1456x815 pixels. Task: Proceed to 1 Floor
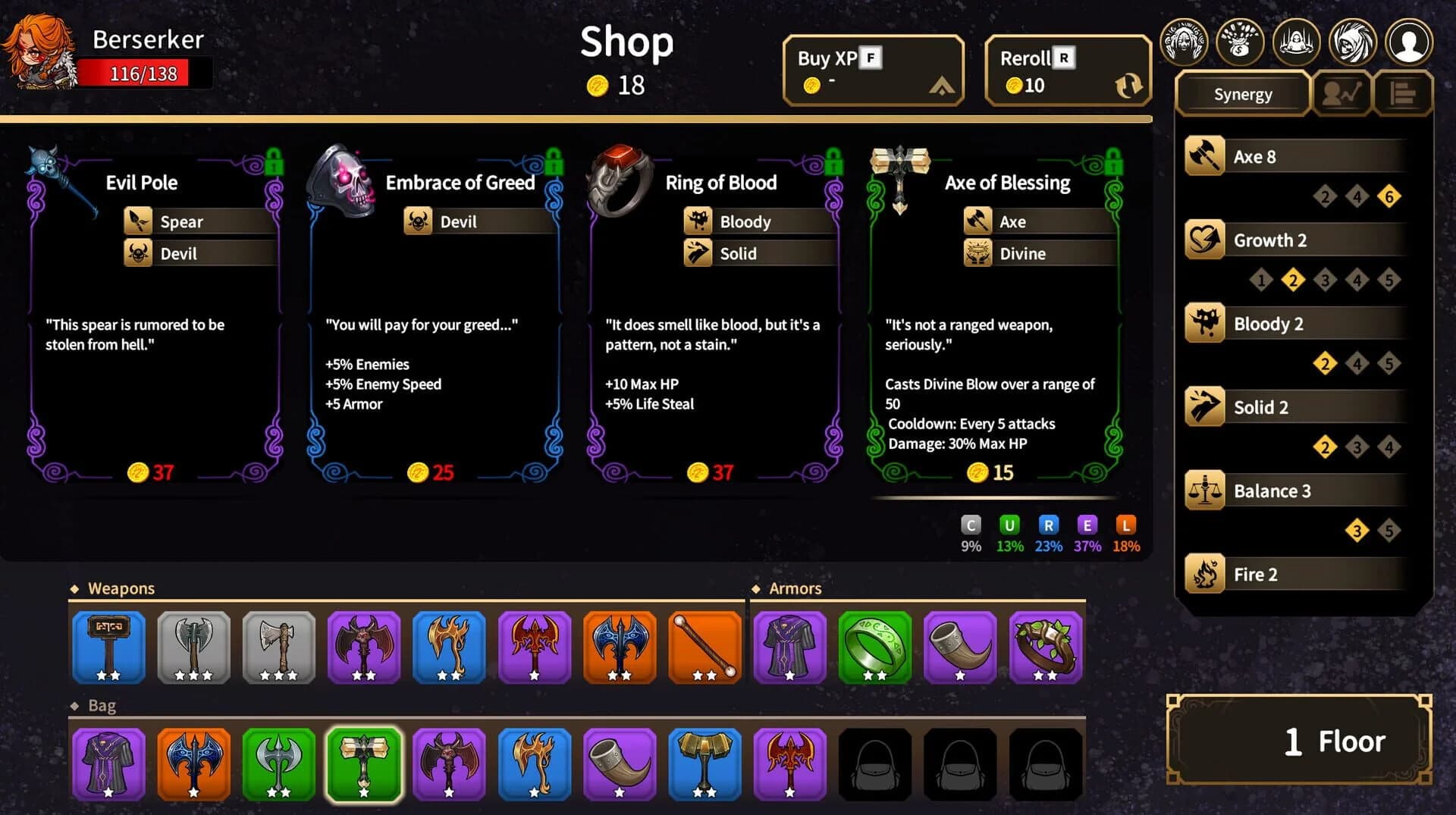1298,740
